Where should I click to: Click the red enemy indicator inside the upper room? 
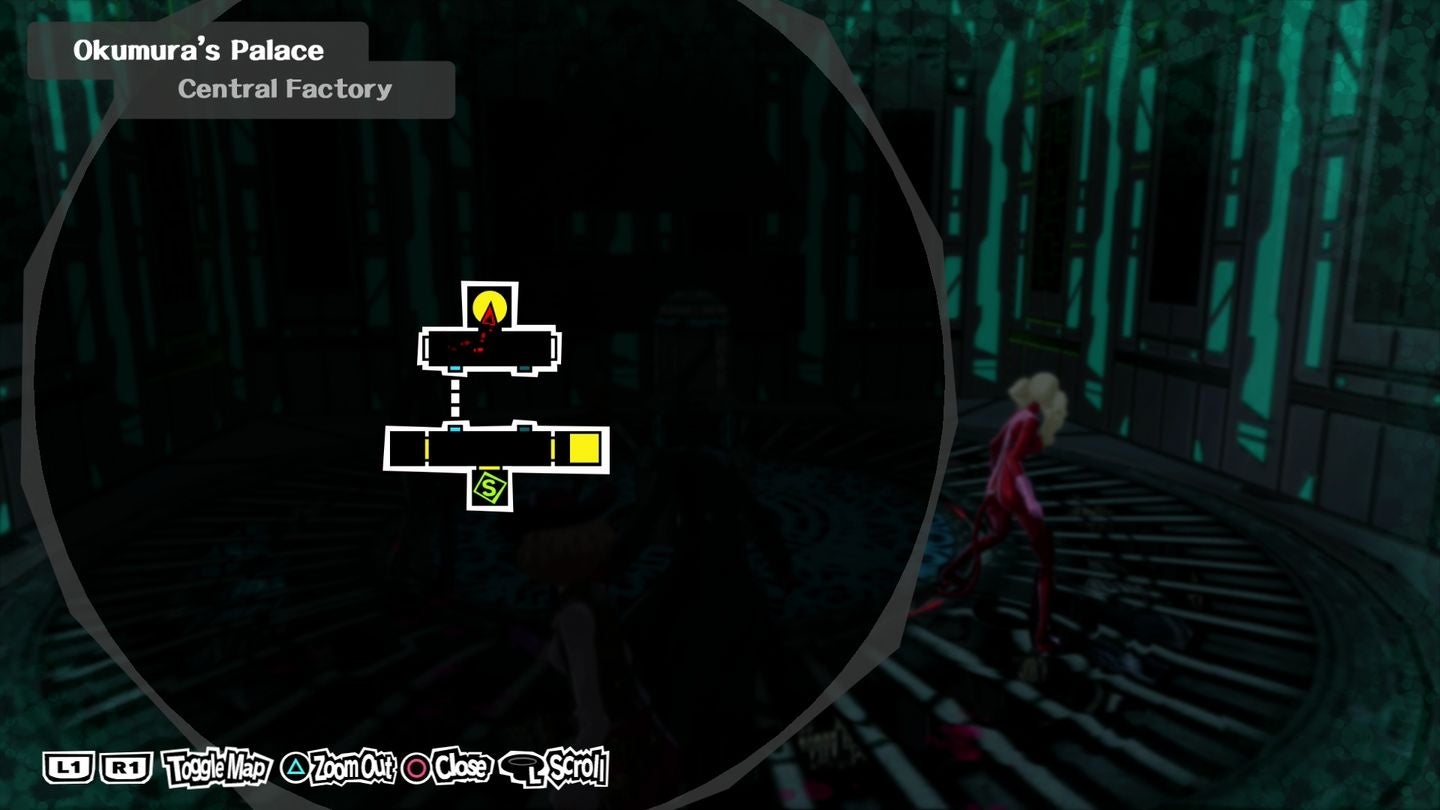(468, 348)
